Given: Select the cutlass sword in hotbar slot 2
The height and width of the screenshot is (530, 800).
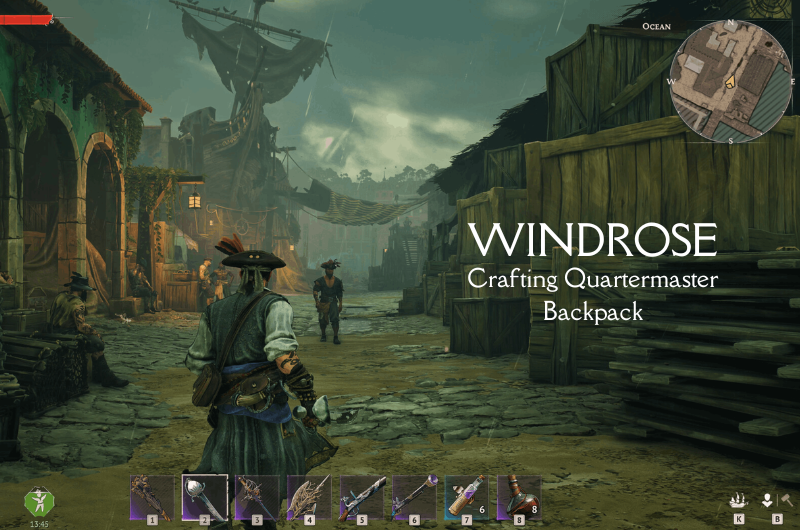Looking at the screenshot, I should pos(205,496).
